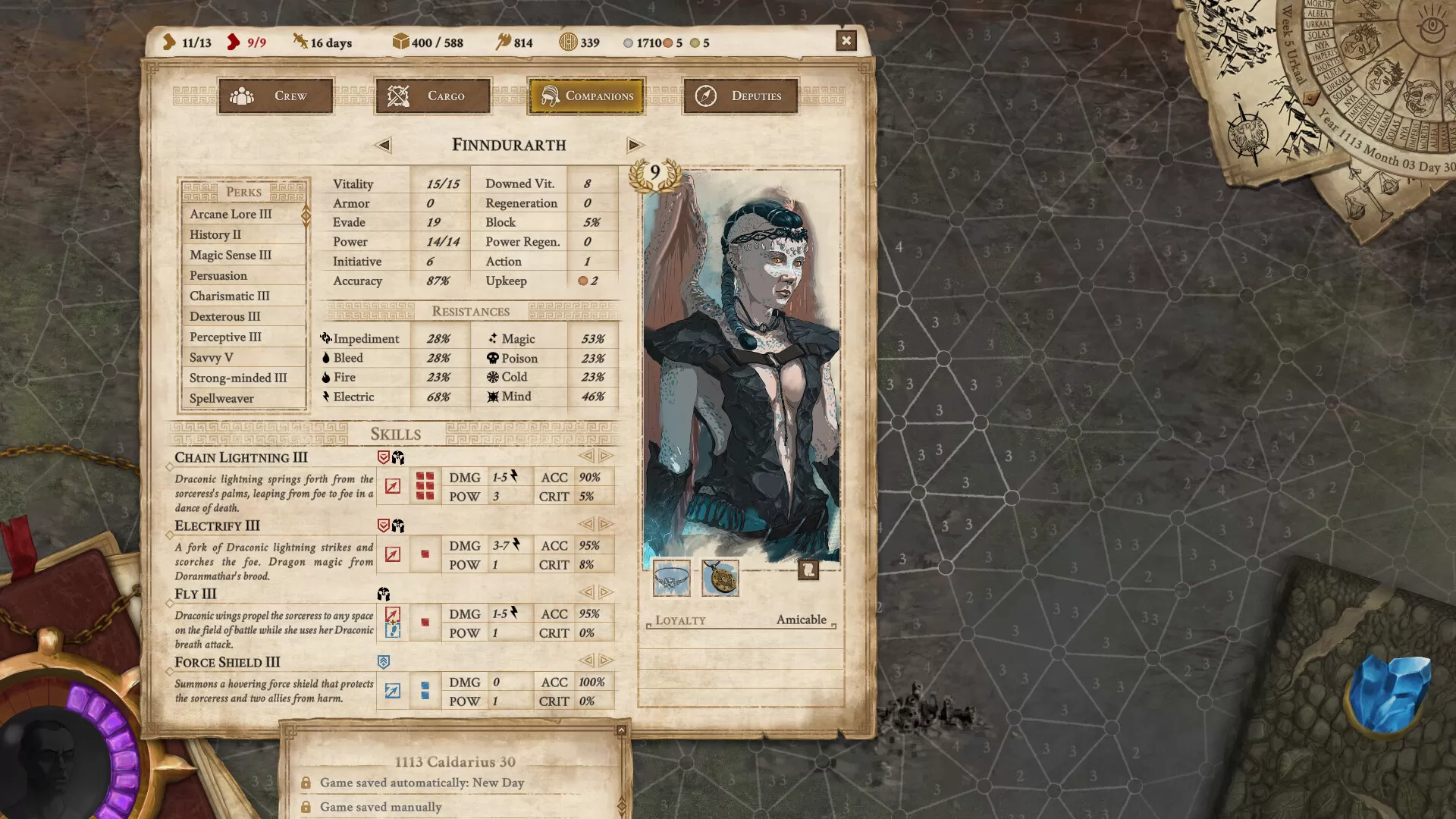
Task: Toggle the red shield marker above Electrify III
Action: (382, 523)
